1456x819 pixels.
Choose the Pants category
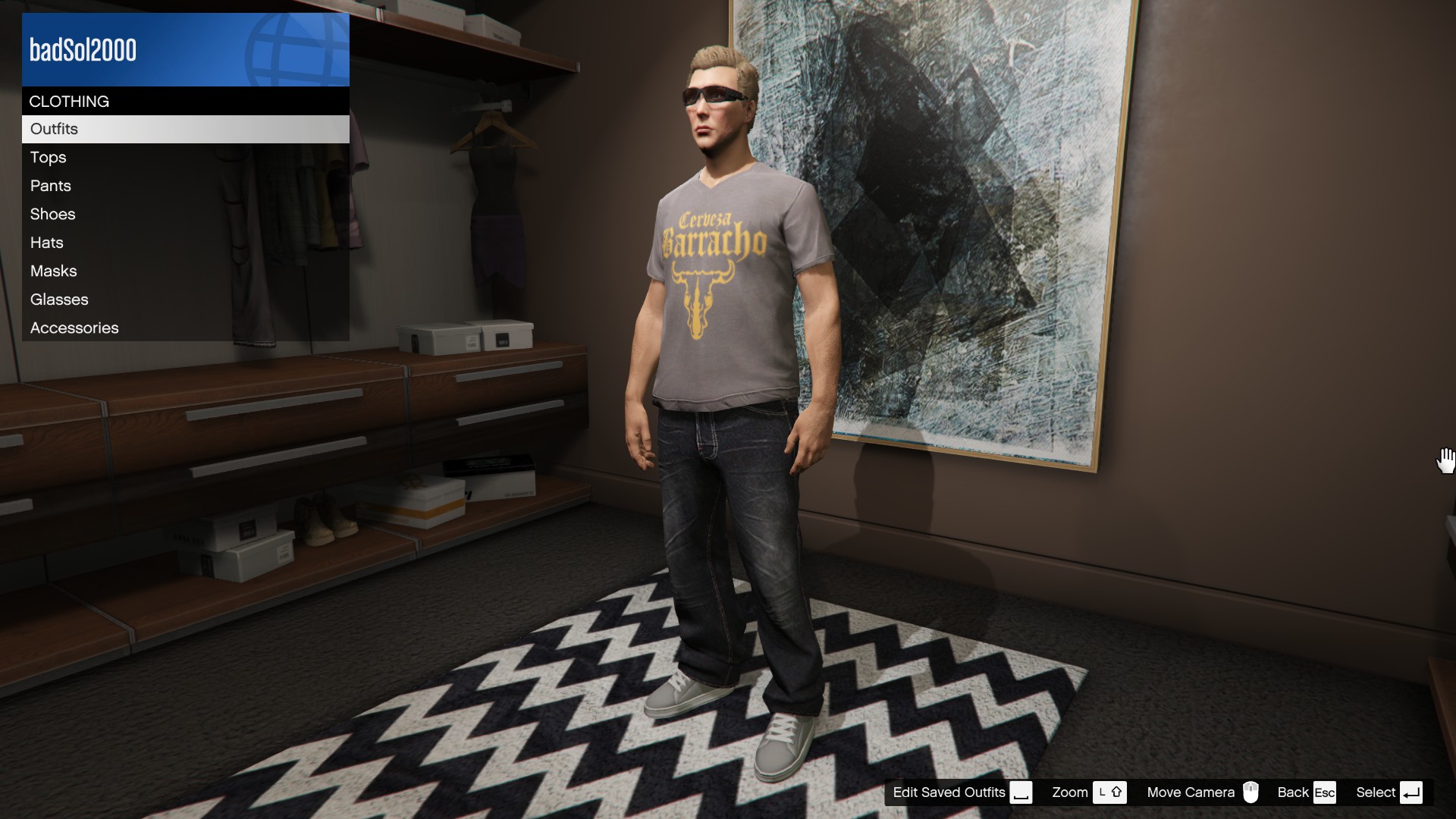click(185, 186)
